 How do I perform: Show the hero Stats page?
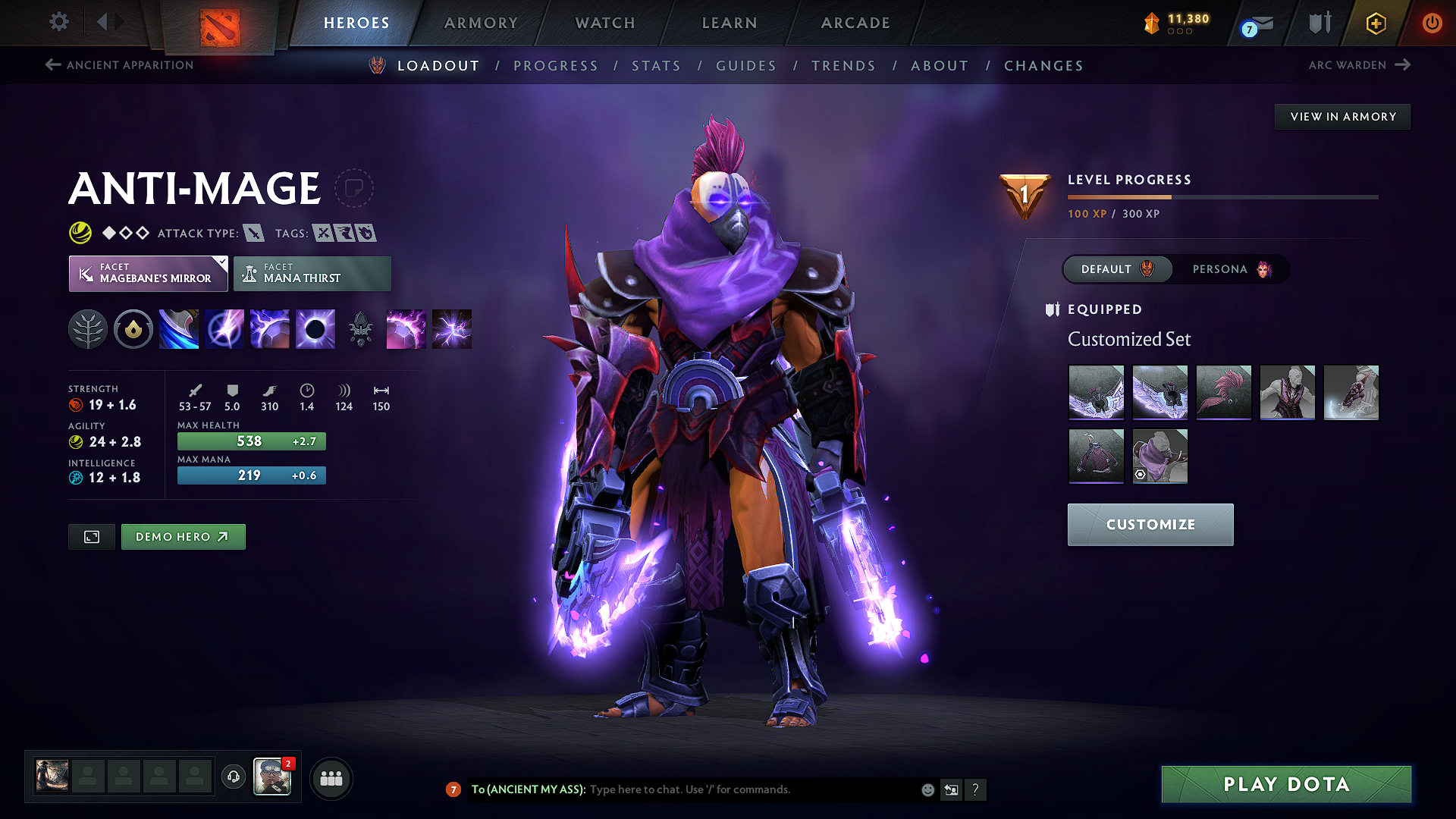pos(656,66)
